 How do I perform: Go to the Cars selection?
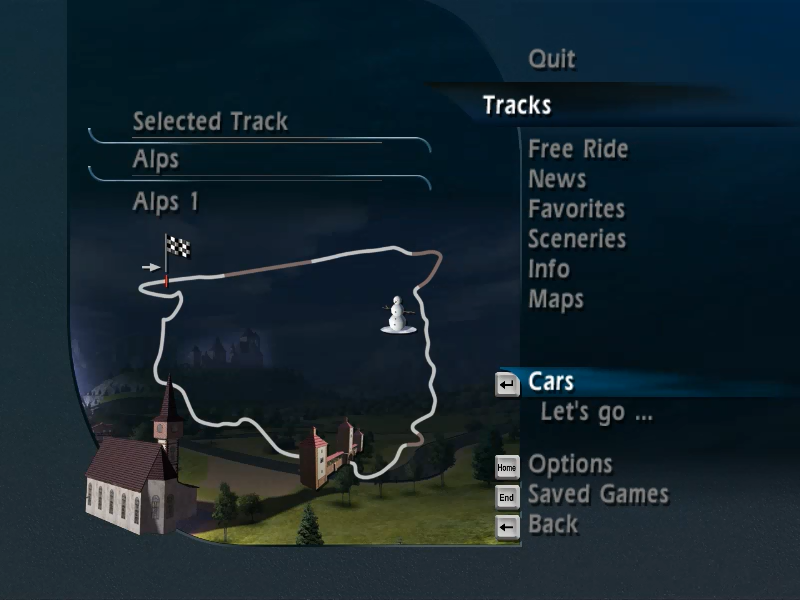(551, 382)
